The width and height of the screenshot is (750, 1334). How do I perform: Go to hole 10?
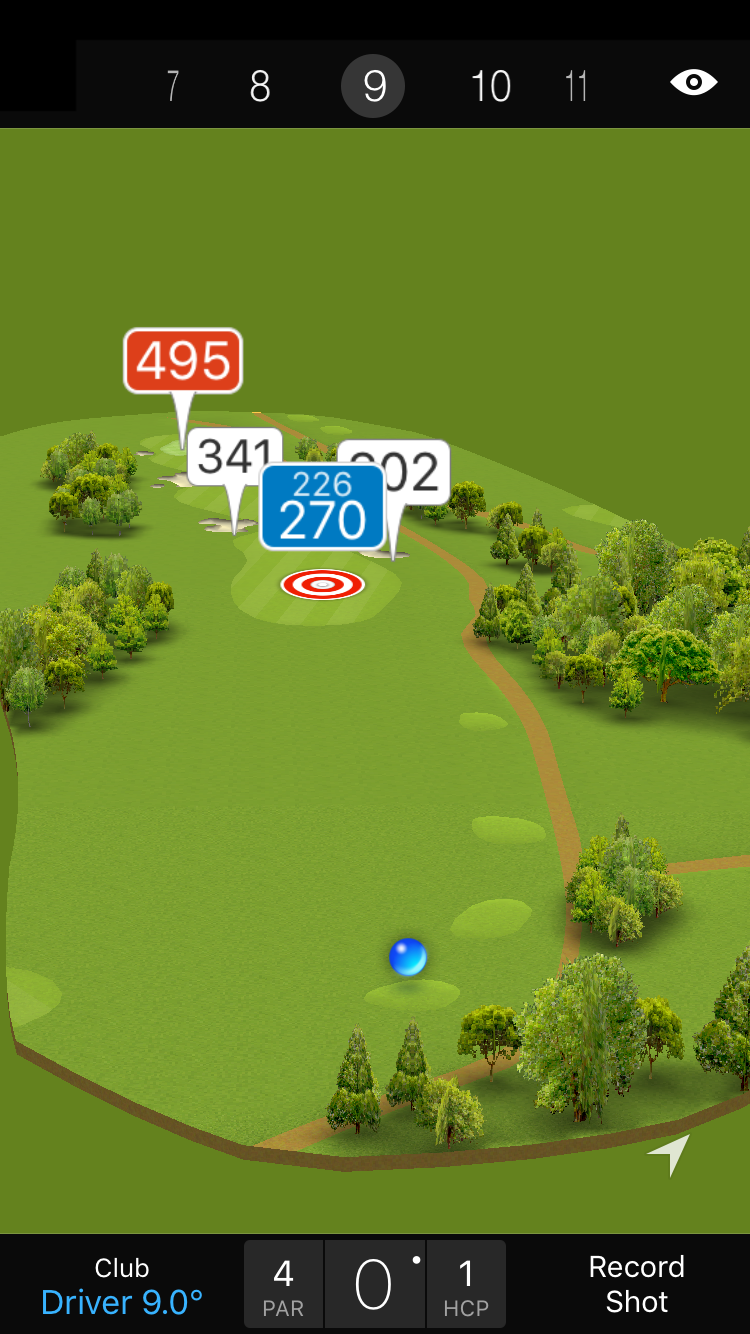pyautogui.click(x=491, y=87)
